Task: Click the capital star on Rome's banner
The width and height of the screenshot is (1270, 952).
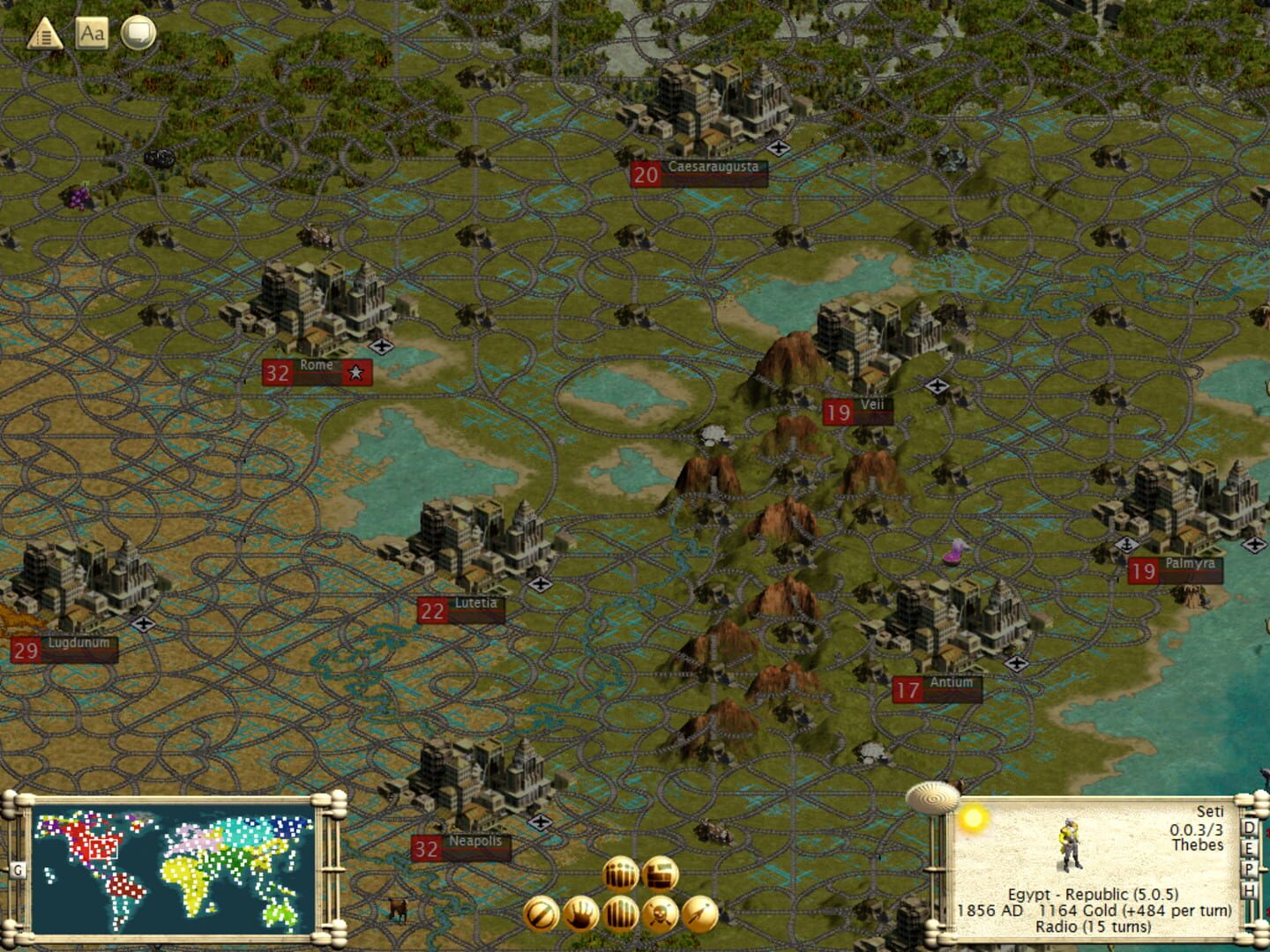Action: (355, 372)
